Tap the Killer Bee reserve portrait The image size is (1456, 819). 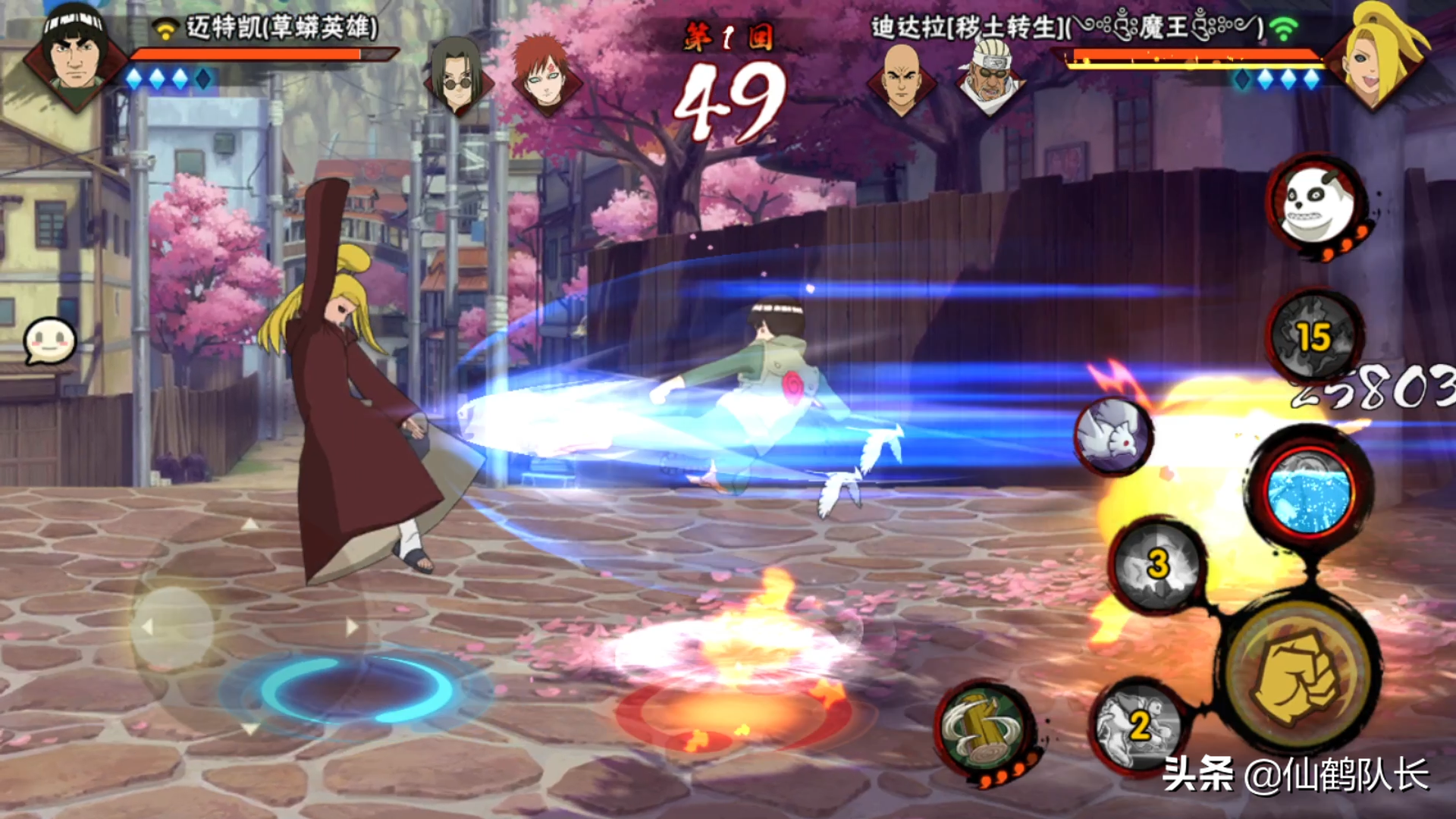click(x=990, y=74)
